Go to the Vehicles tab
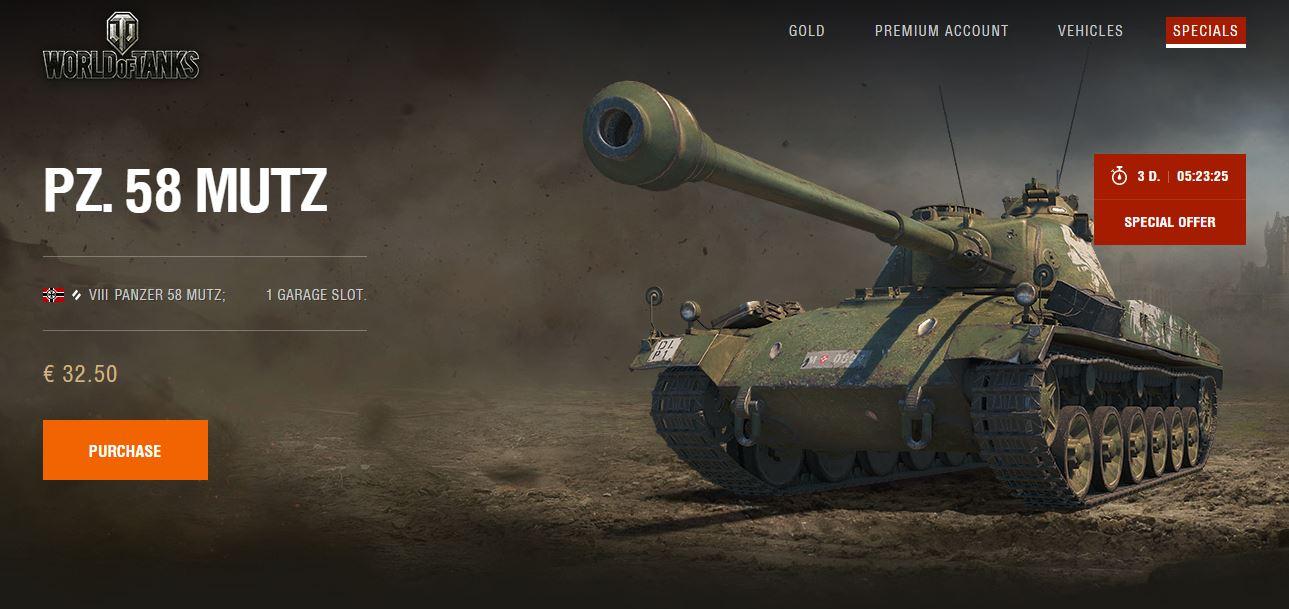The width and height of the screenshot is (1289, 609). [1090, 31]
